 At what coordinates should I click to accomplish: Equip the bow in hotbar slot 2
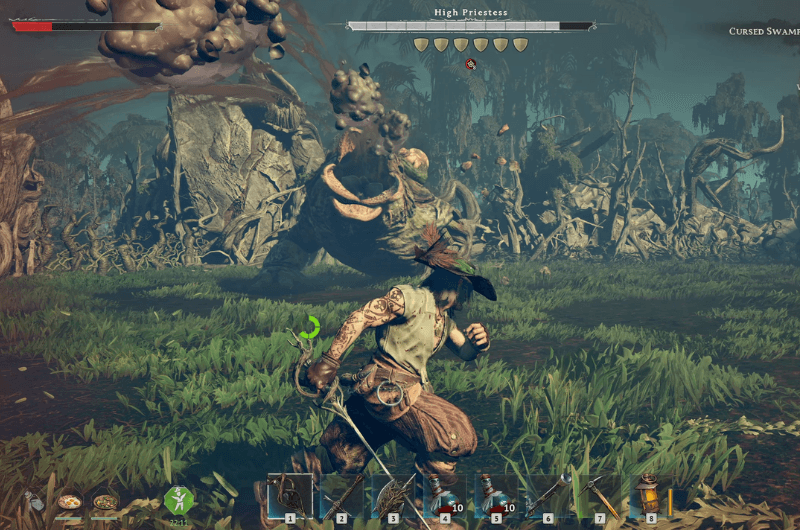(341, 496)
